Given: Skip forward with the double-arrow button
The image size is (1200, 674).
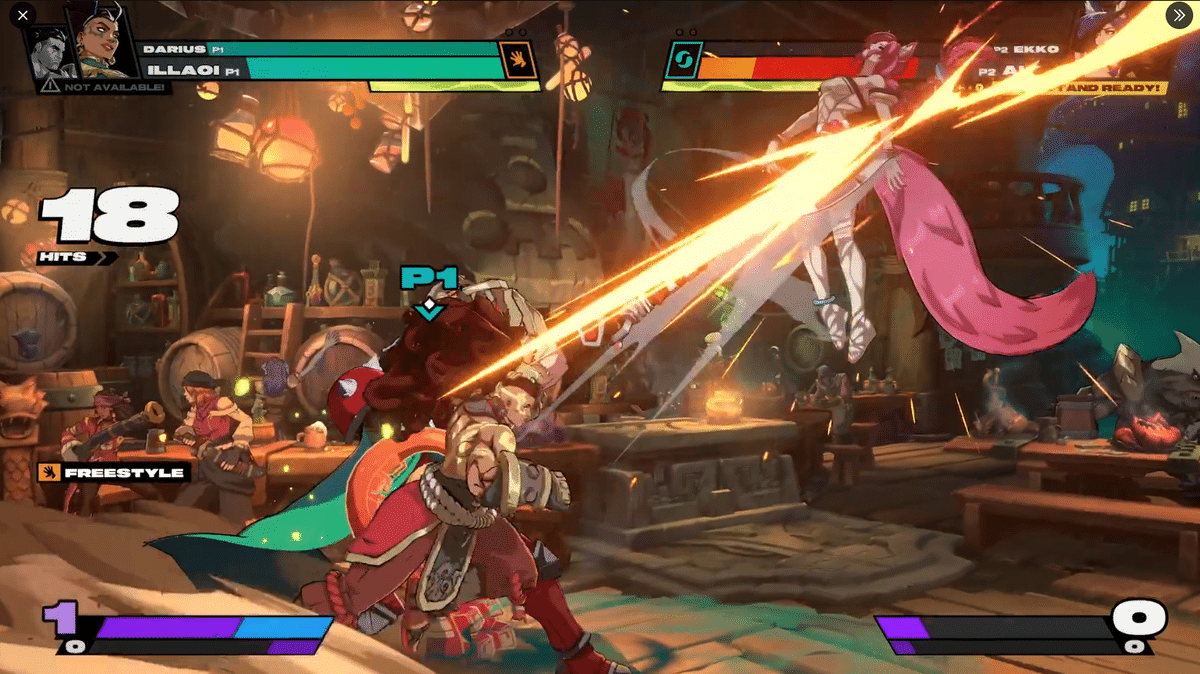Looking at the screenshot, I should [x=1178, y=15].
